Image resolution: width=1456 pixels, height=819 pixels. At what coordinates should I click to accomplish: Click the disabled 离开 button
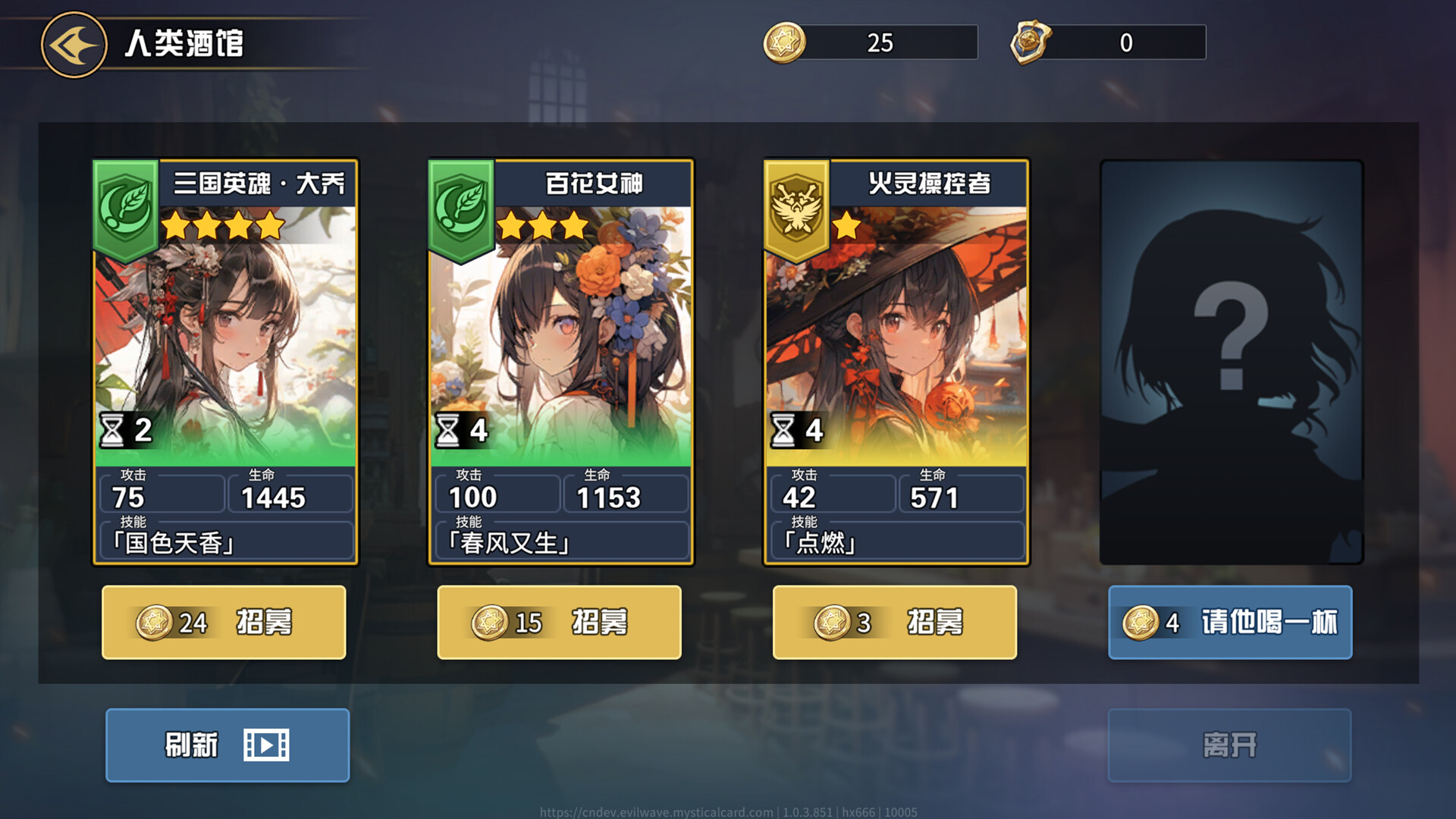1229,745
